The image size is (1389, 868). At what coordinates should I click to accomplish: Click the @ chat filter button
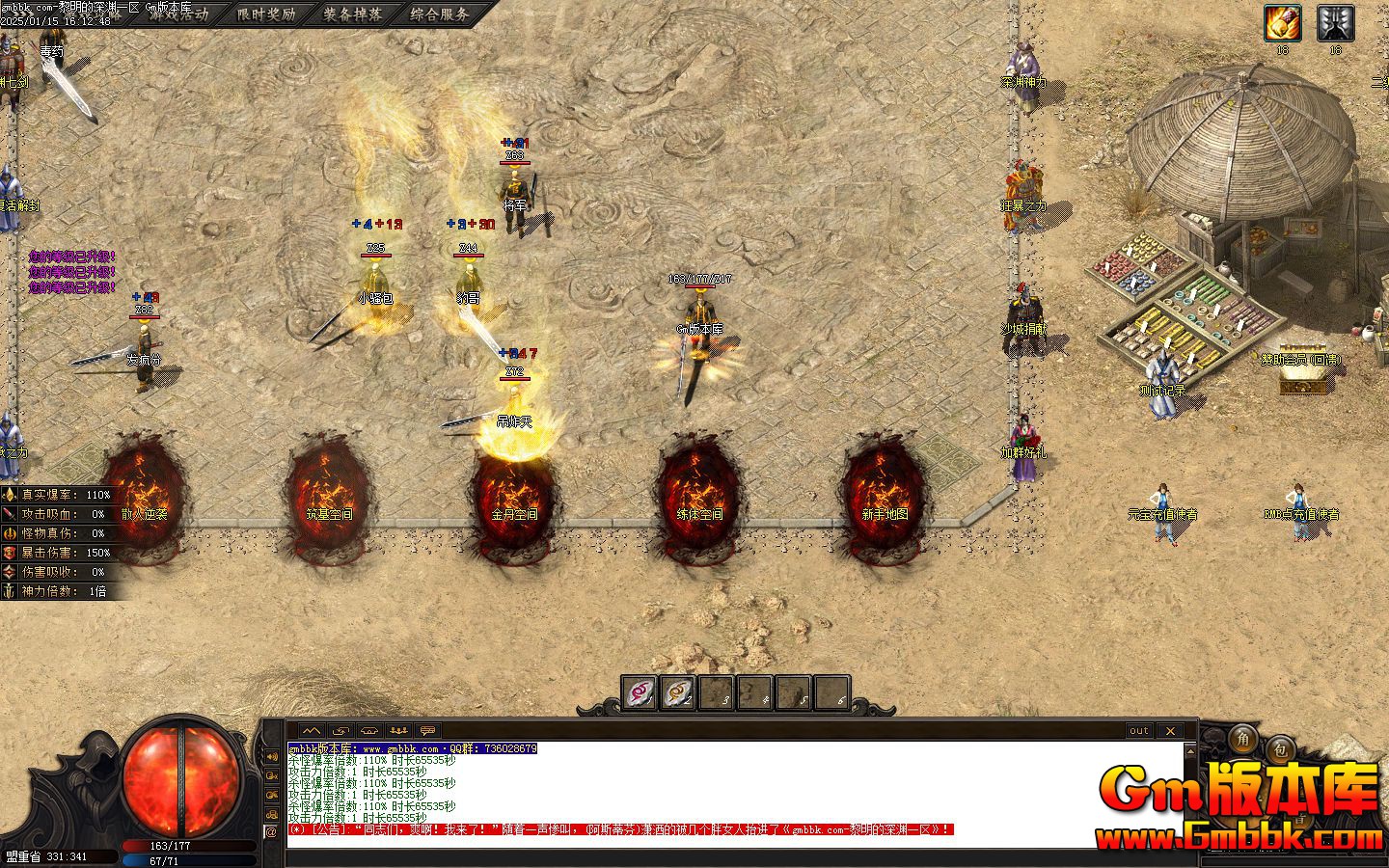click(x=271, y=830)
